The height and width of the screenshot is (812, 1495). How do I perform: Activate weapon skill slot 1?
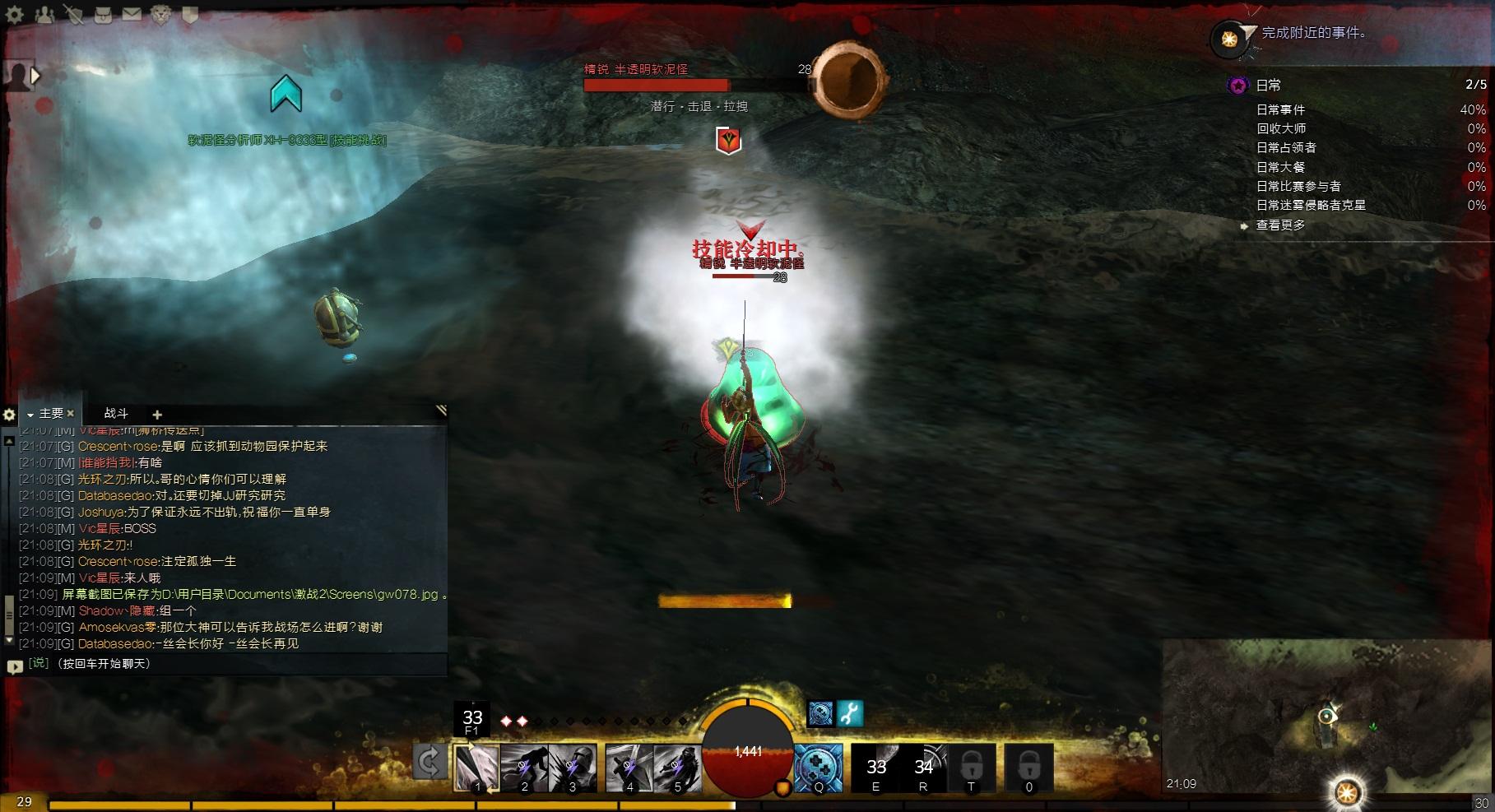pos(477,768)
